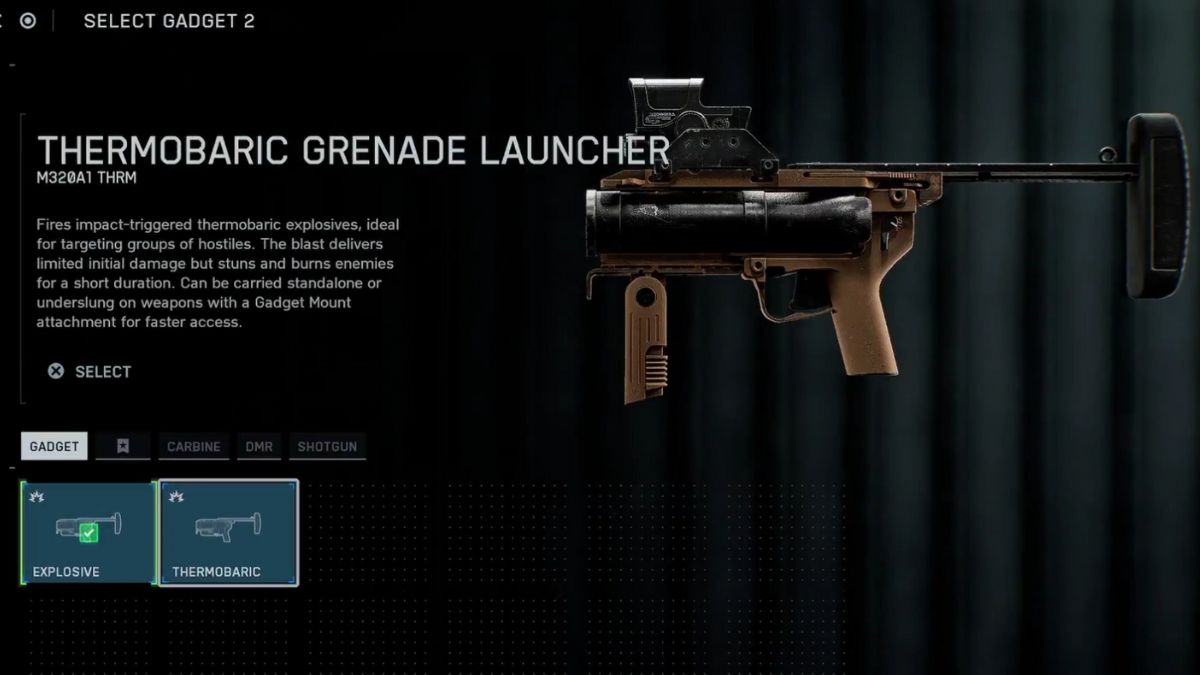Confirm with the Select button
This screenshot has width=1200, height=675.
click(90, 371)
